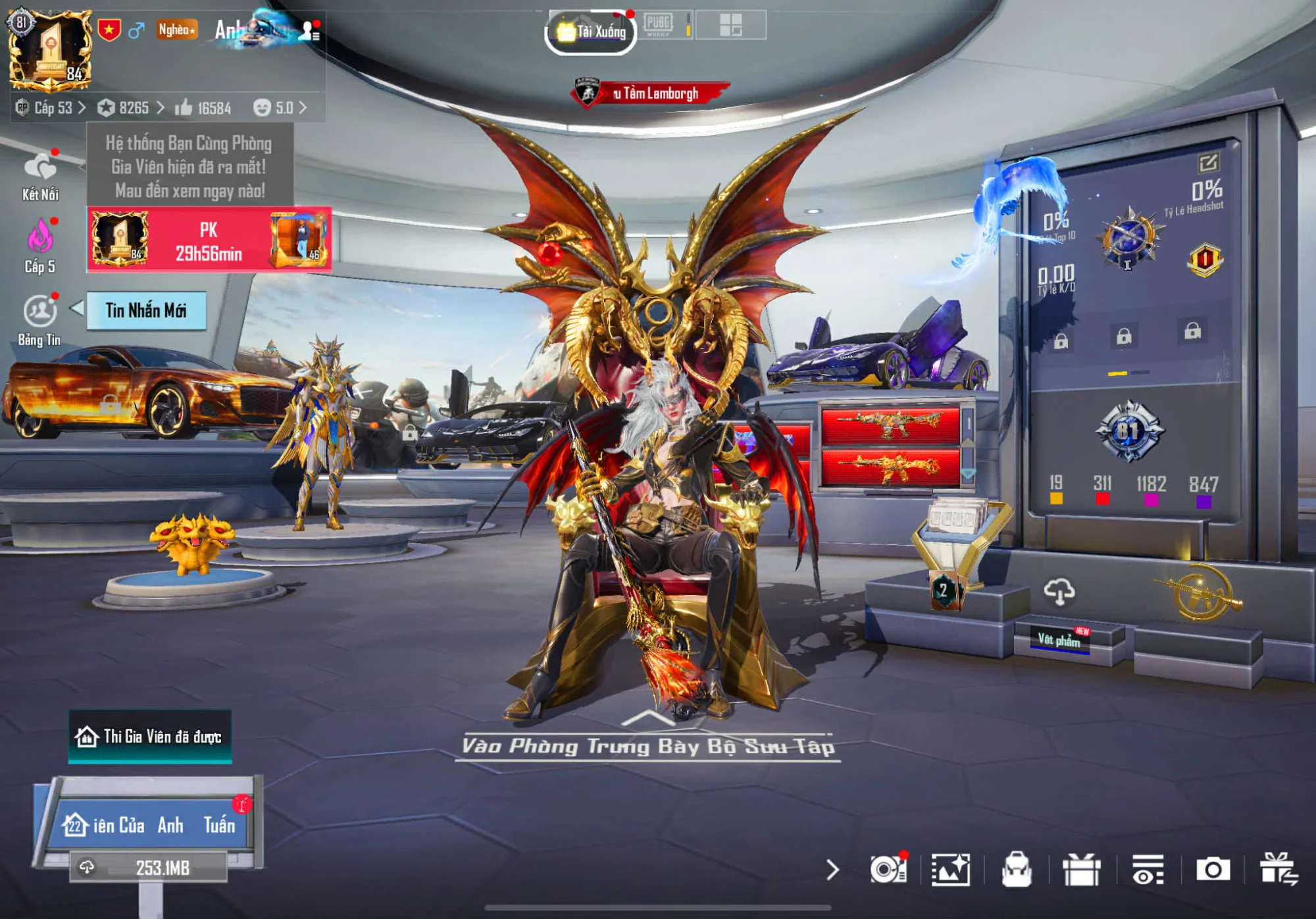The width and height of the screenshot is (1316, 919).
Task: Open the Thị Gia Viên notification
Action: 151,737
